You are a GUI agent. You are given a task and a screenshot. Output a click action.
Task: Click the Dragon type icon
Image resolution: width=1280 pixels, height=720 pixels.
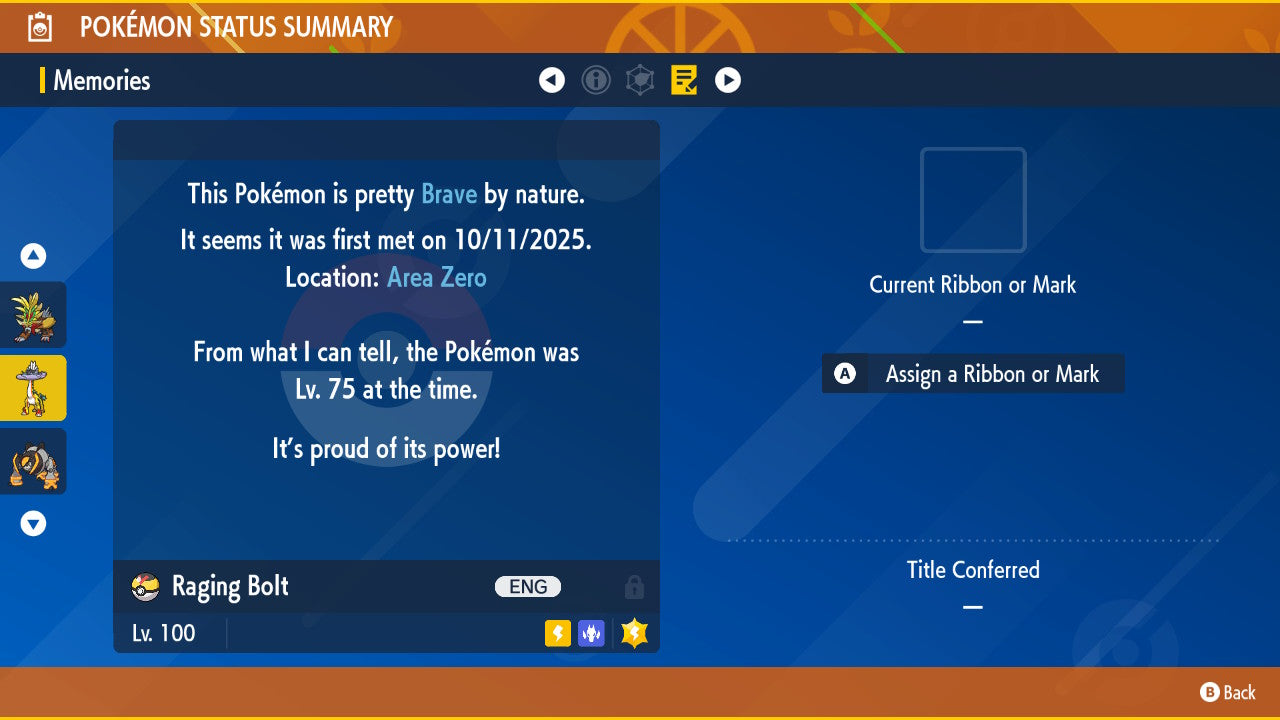(x=591, y=633)
